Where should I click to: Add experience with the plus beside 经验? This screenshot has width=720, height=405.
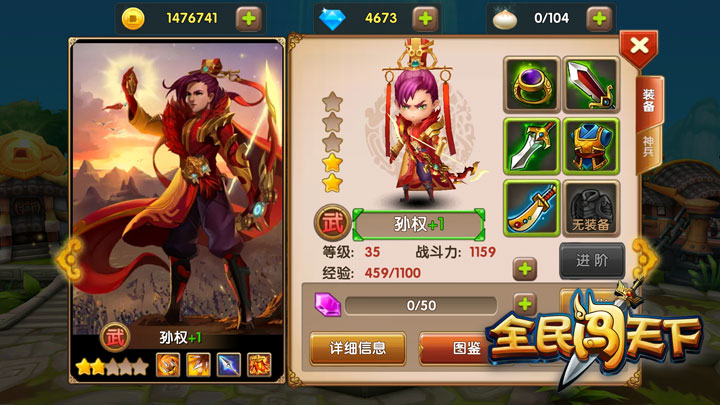[525, 268]
